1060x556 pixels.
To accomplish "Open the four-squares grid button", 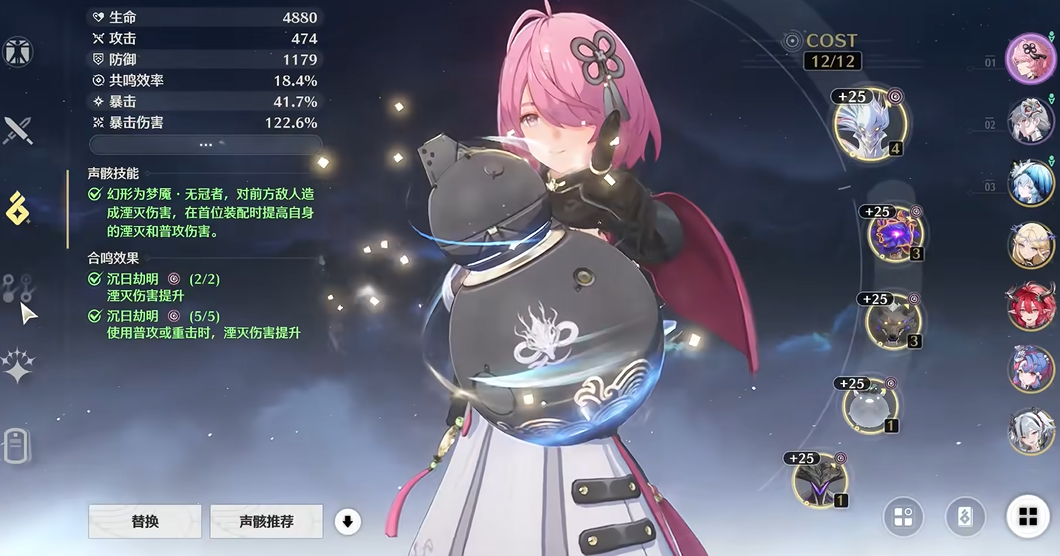I will click(x=1027, y=517).
